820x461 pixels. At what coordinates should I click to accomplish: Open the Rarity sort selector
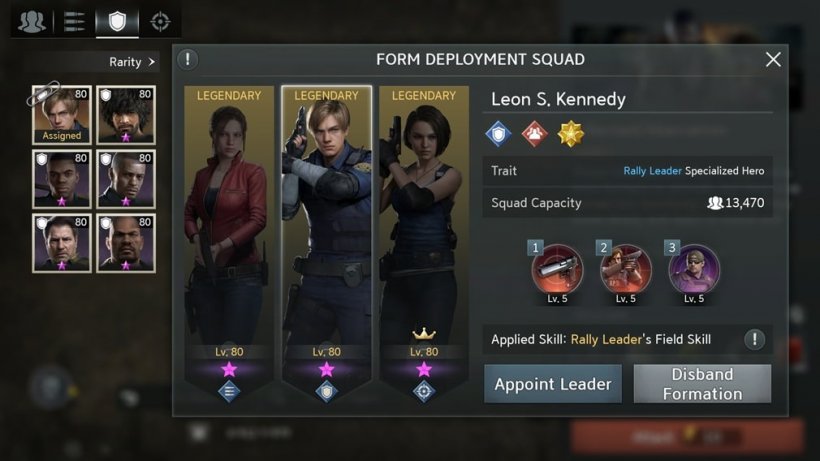coord(132,62)
